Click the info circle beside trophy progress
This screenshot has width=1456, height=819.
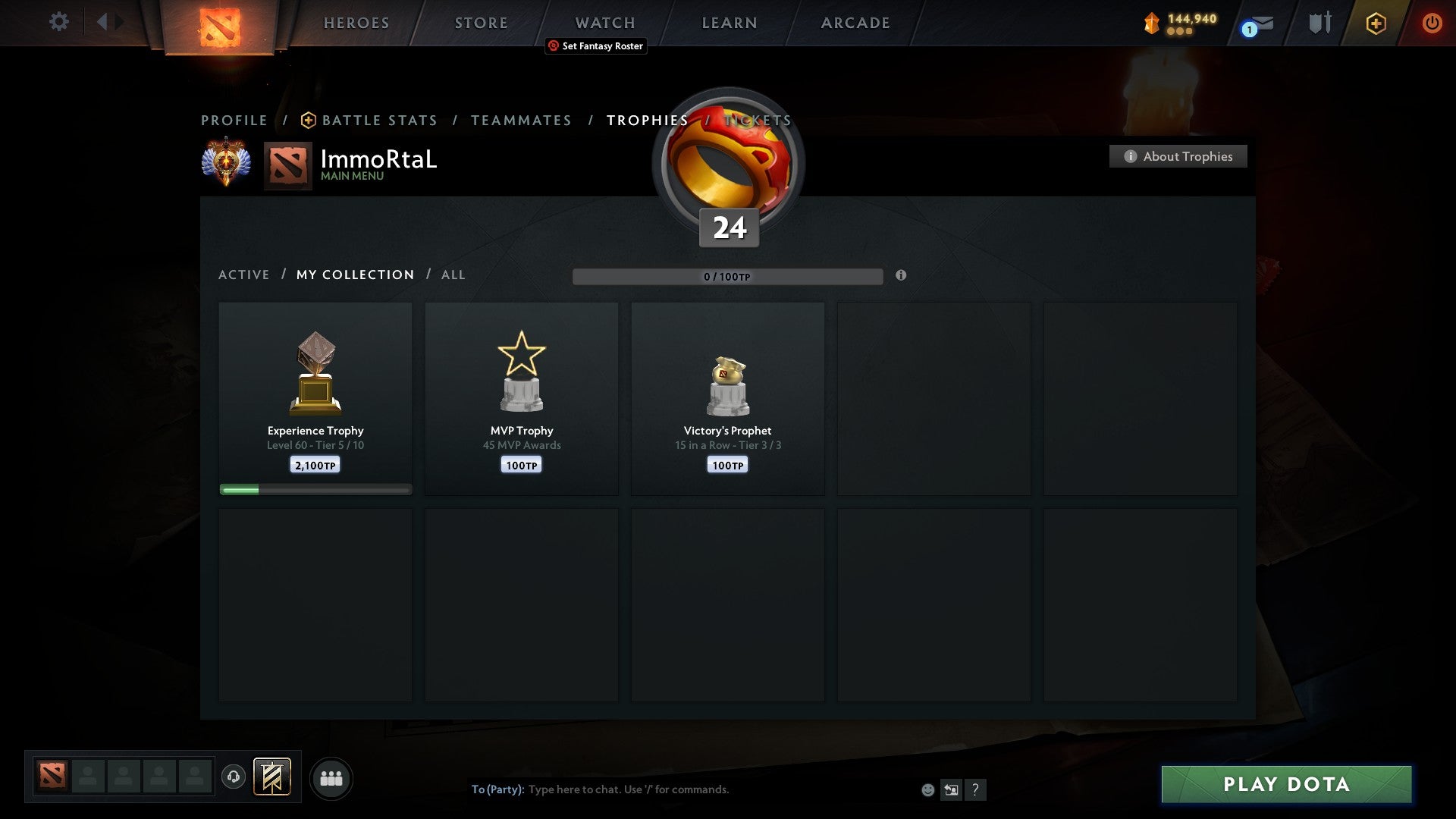(x=901, y=277)
